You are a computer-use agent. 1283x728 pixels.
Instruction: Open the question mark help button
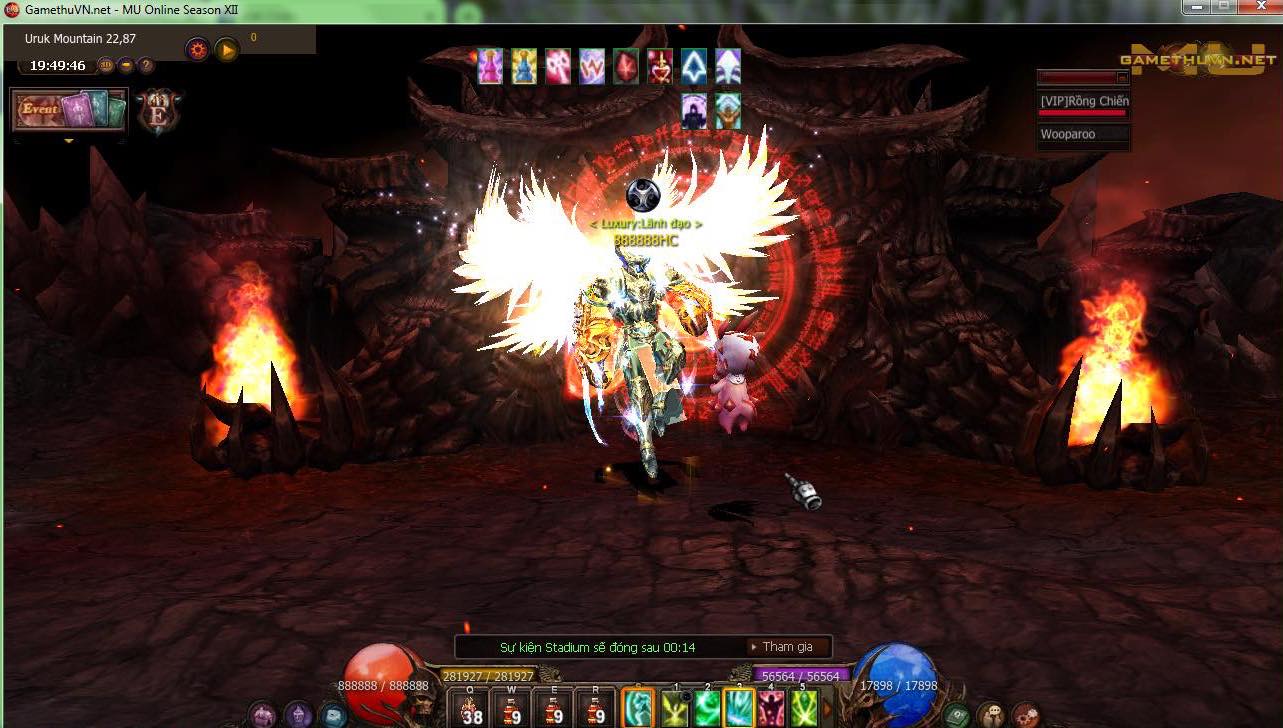[146, 66]
